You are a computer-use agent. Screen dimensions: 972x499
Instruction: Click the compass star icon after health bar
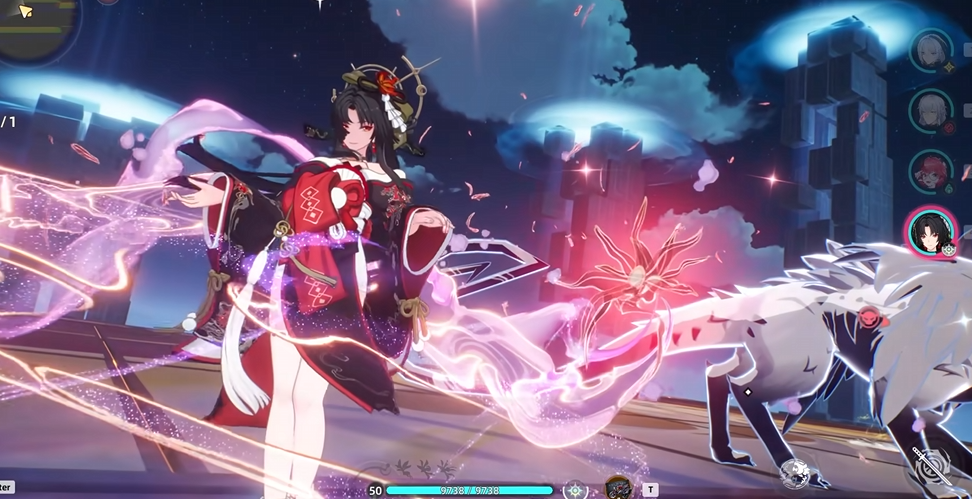575,489
